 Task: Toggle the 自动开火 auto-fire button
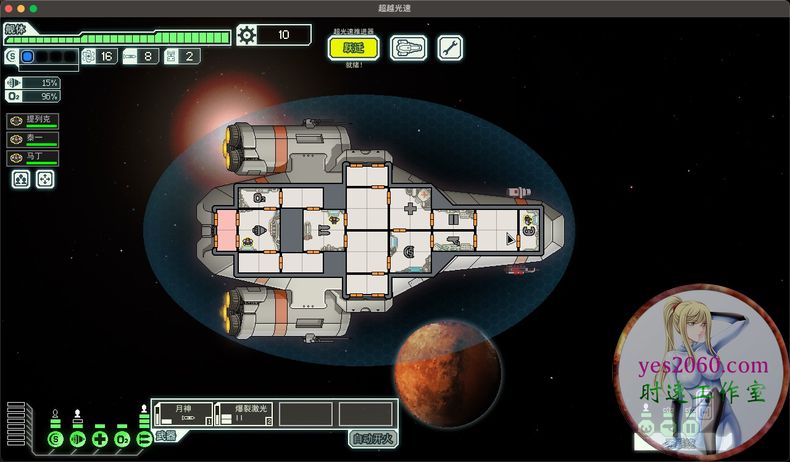point(372,438)
